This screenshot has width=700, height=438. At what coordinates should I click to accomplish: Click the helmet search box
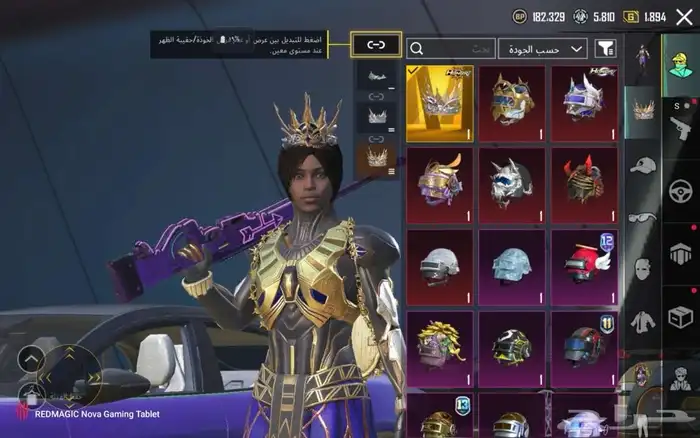pyautogui.click(x=452, y=48)
